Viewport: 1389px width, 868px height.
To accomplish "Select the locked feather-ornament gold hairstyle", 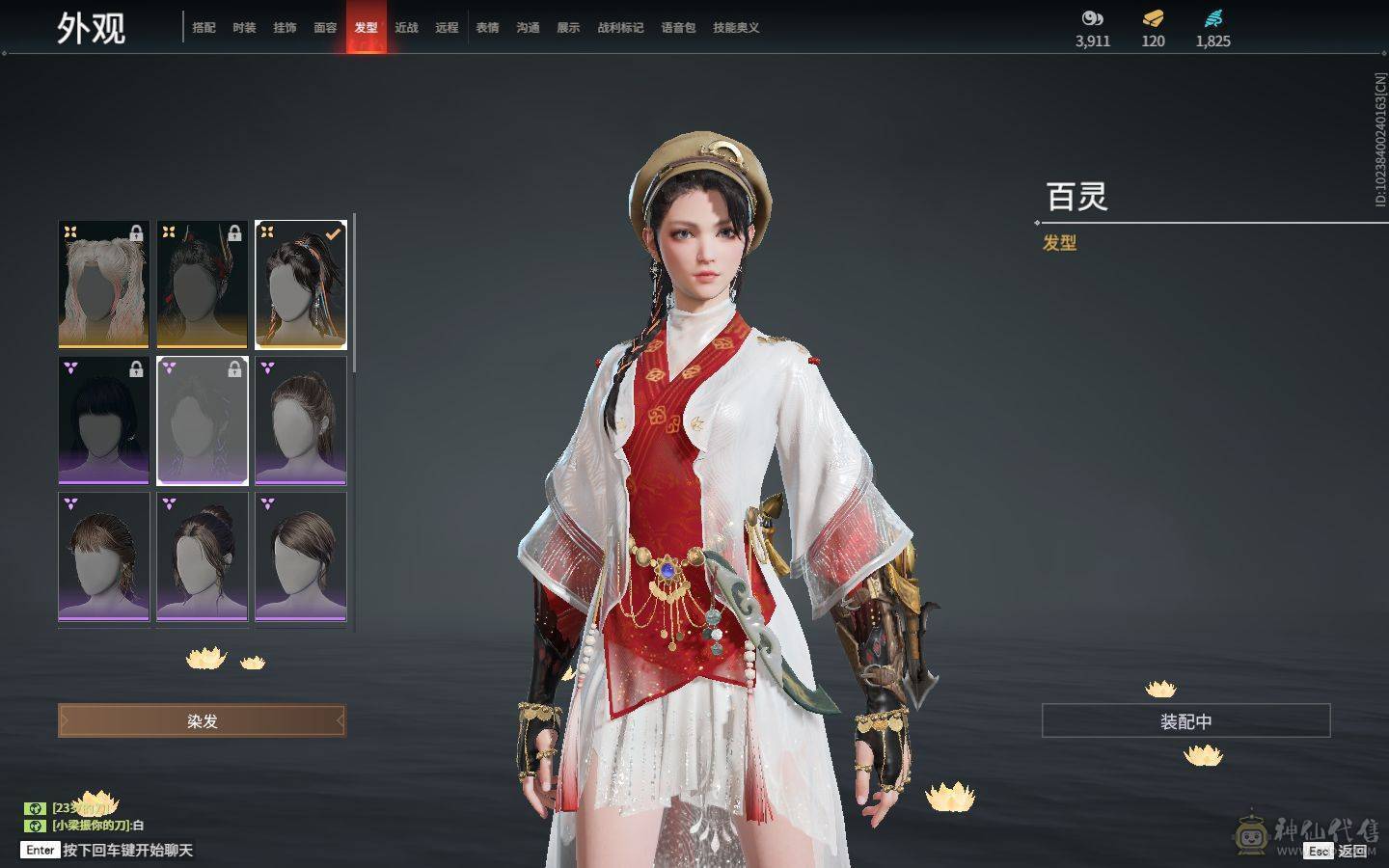I will tap(203, 285).
